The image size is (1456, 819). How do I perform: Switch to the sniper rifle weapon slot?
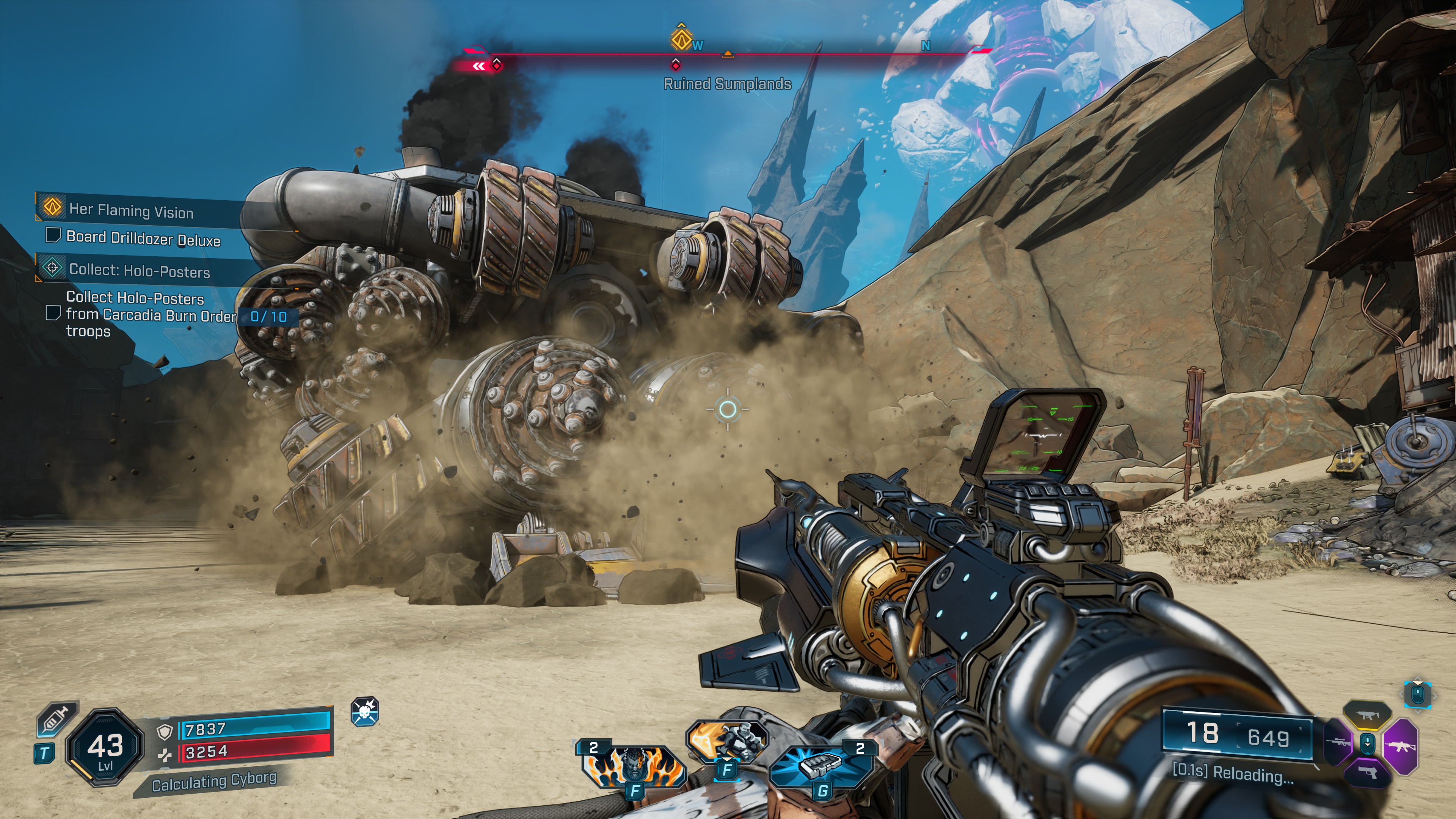pyautogui.click(x=1339, y=742)
